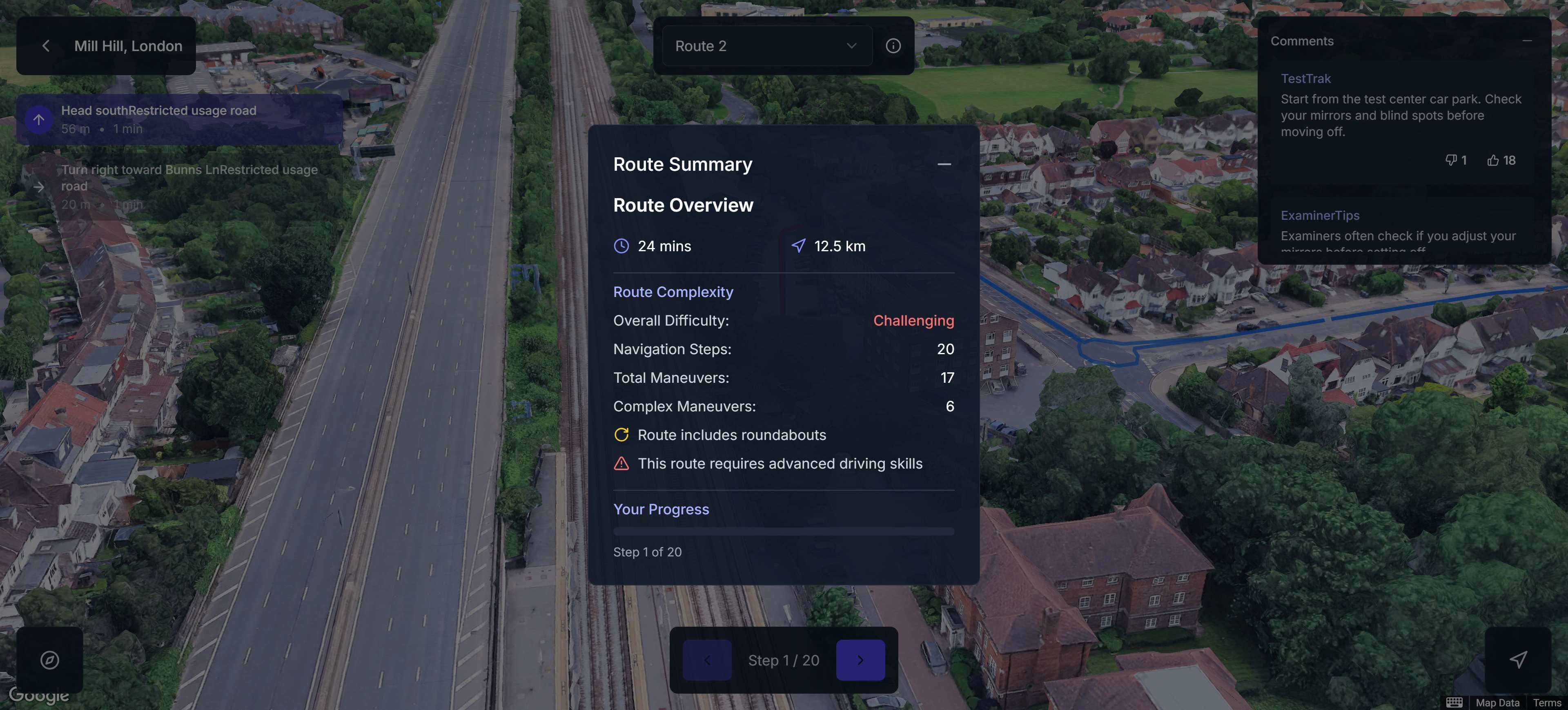Activate the navigation arrow button
Viewport: 1568px width, 710px height.
1517,660
